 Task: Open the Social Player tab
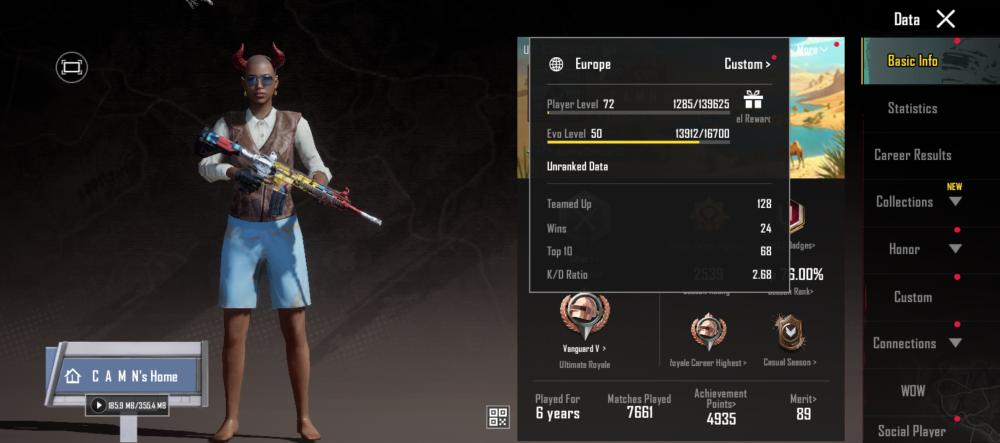(912, 431)
